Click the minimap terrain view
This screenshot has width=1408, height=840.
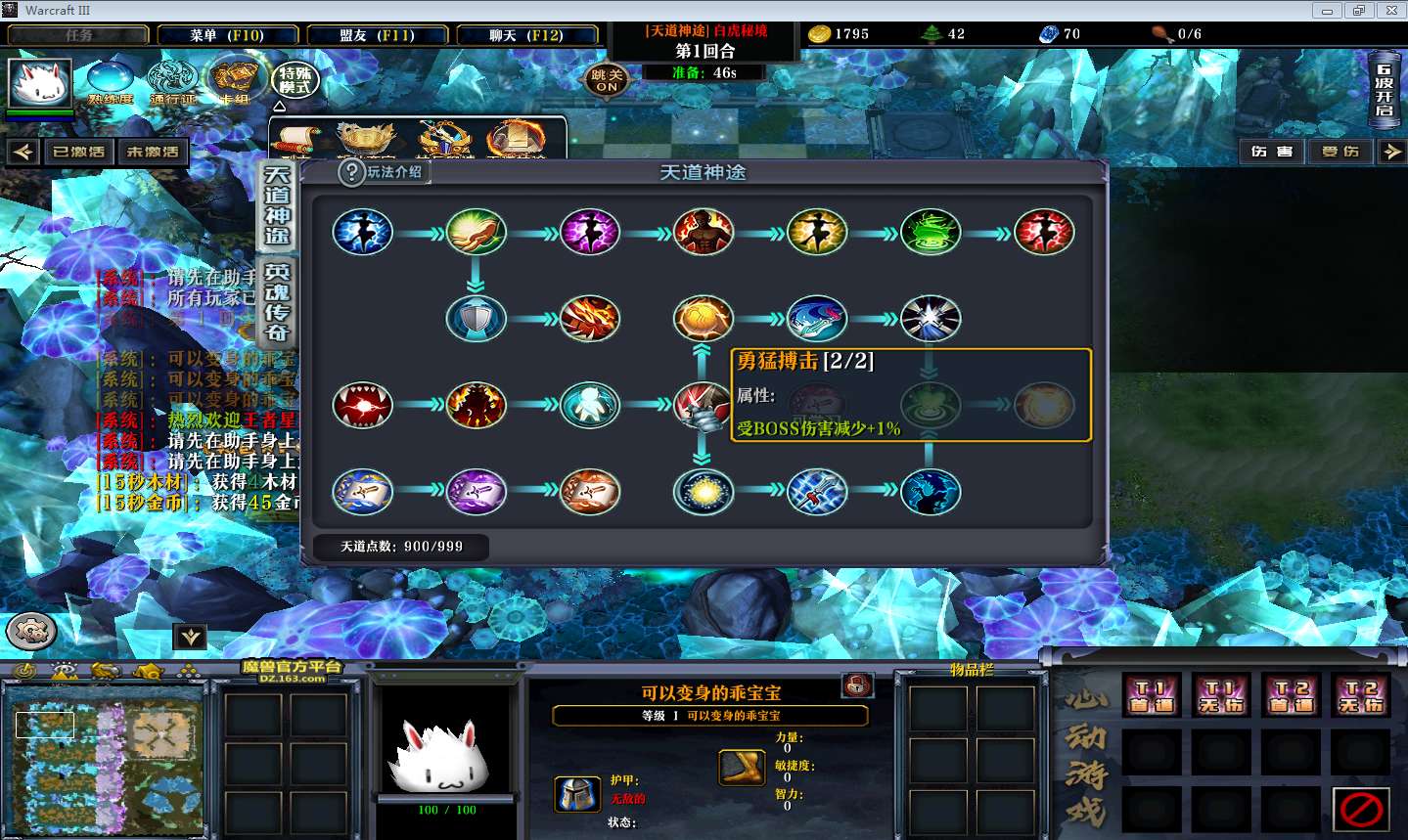pyautogui.click(x=105, y=756)
